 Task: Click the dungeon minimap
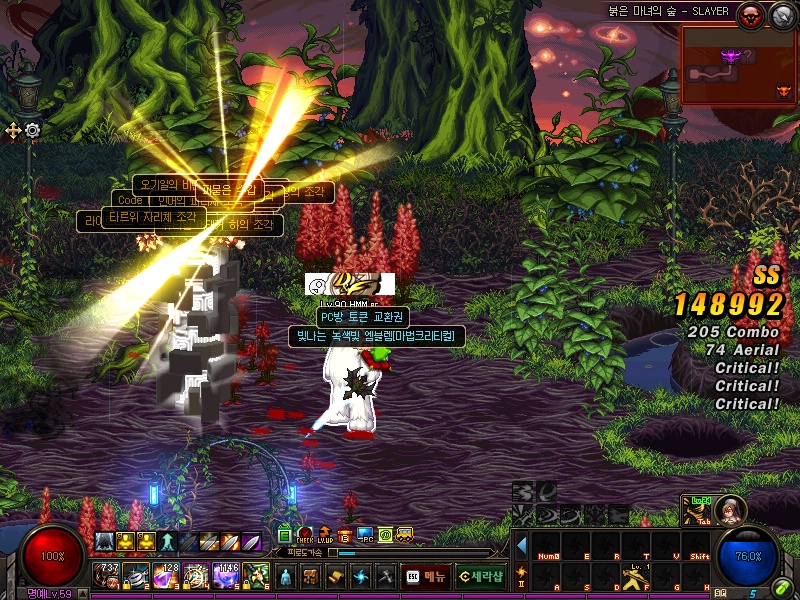(x=738, y=65)
